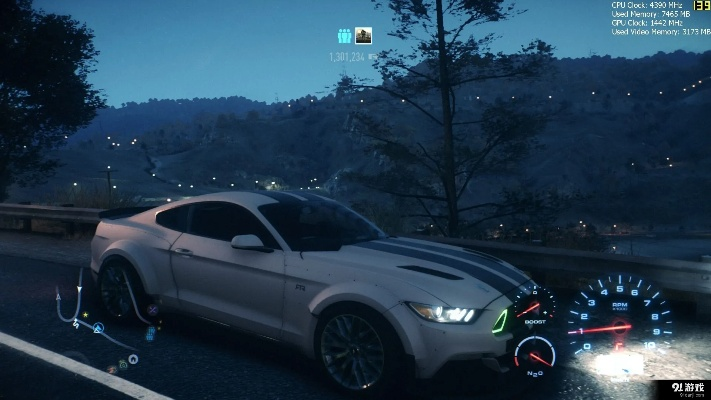Viewport: 711px width, 400px height.
Task: Click the yellow star marker on minimap
Action: coord(85,314)
